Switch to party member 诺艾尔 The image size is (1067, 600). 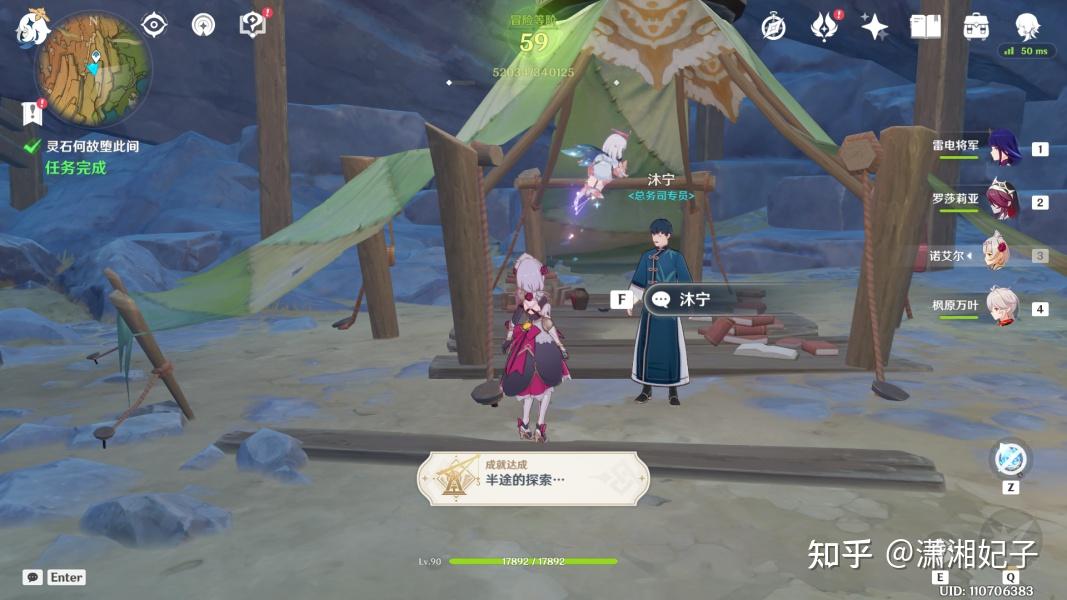click(1001, 255)
